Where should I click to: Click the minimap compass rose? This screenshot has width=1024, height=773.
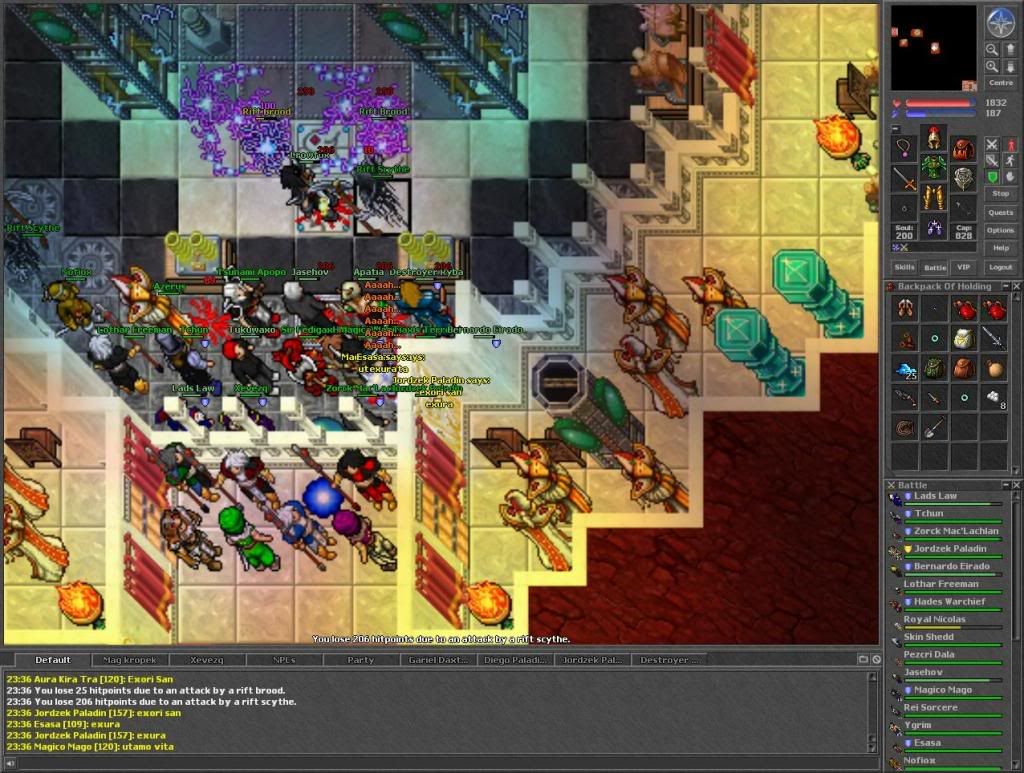click(x=1000, y=21)
